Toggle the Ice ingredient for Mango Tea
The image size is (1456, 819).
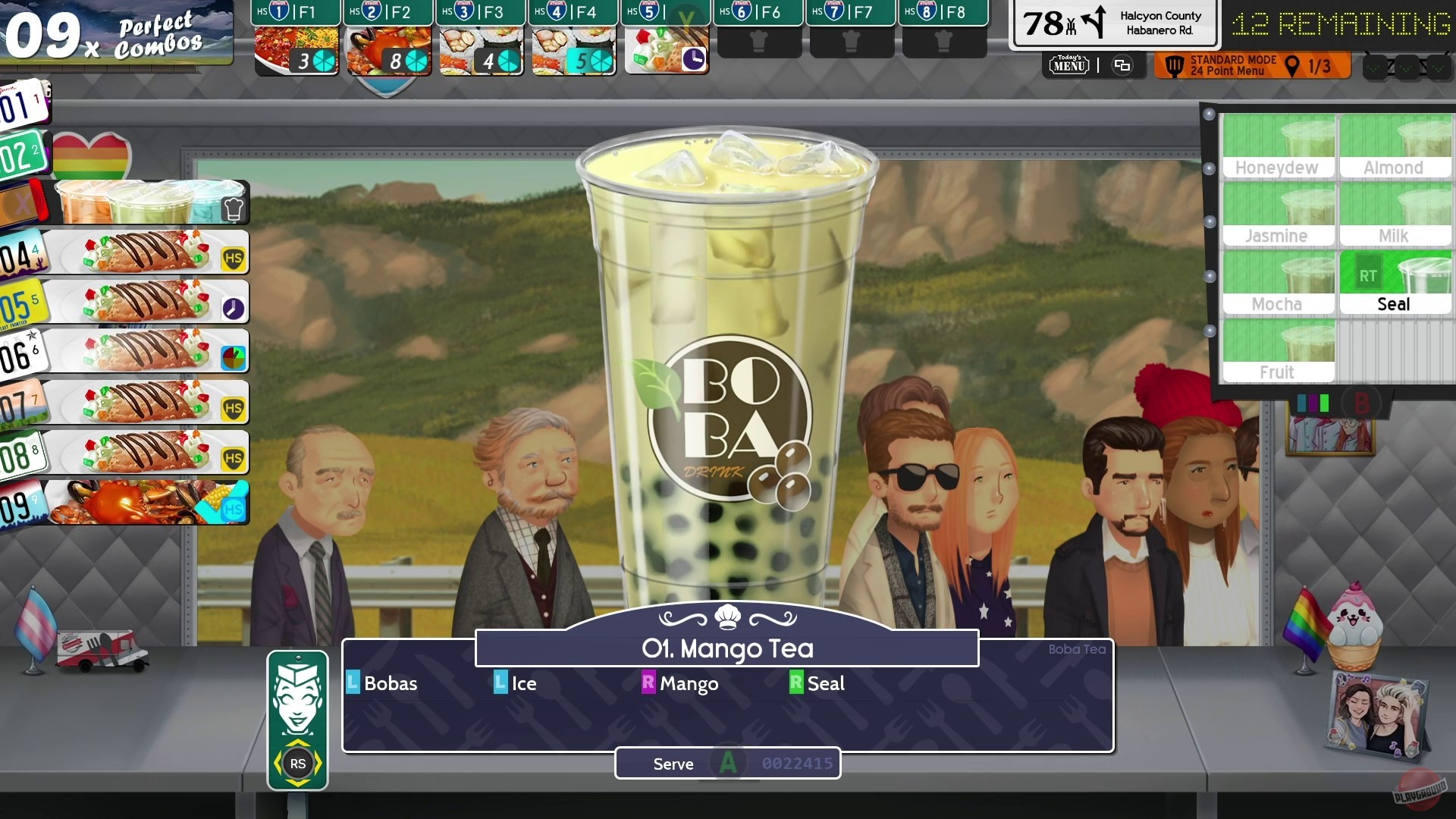516,683
